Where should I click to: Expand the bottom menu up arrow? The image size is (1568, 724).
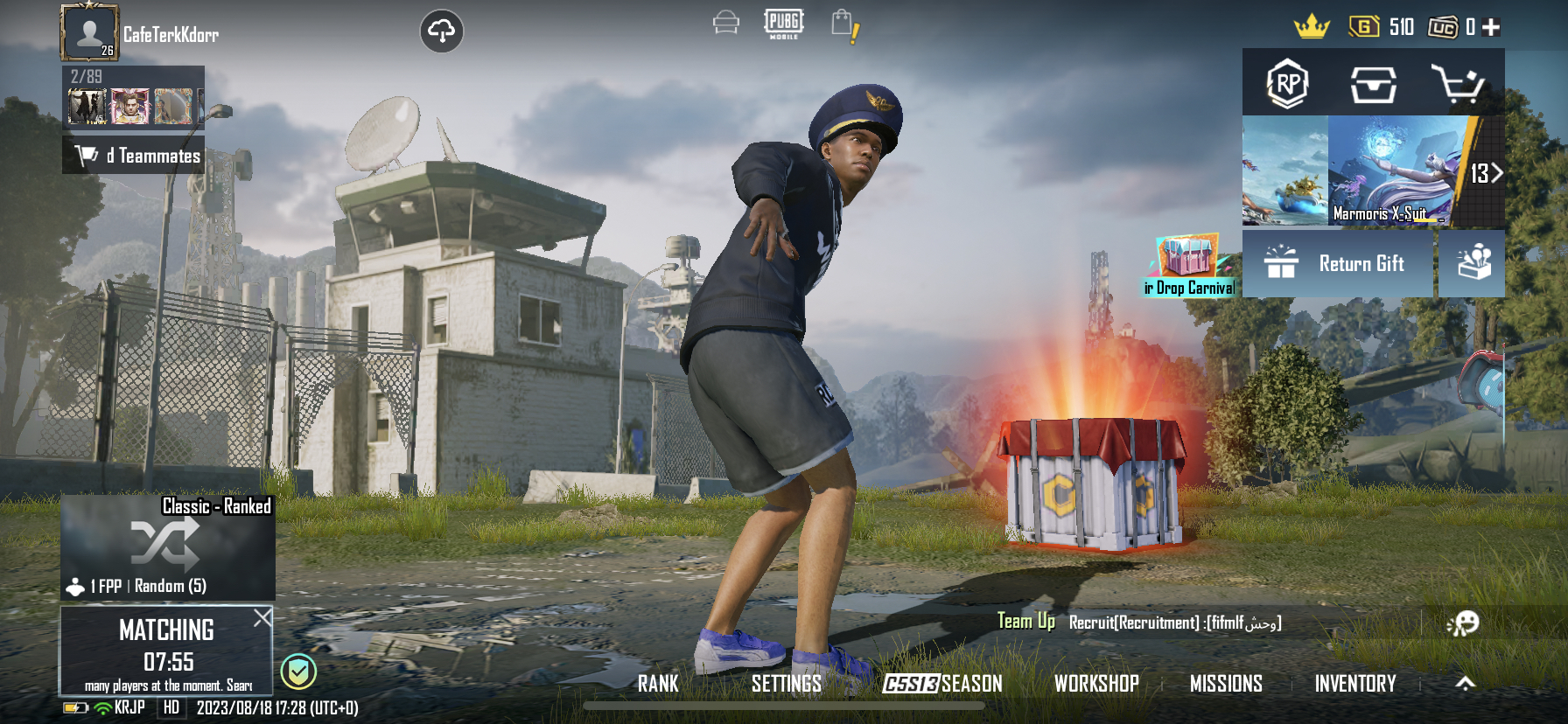(1465, 684)
